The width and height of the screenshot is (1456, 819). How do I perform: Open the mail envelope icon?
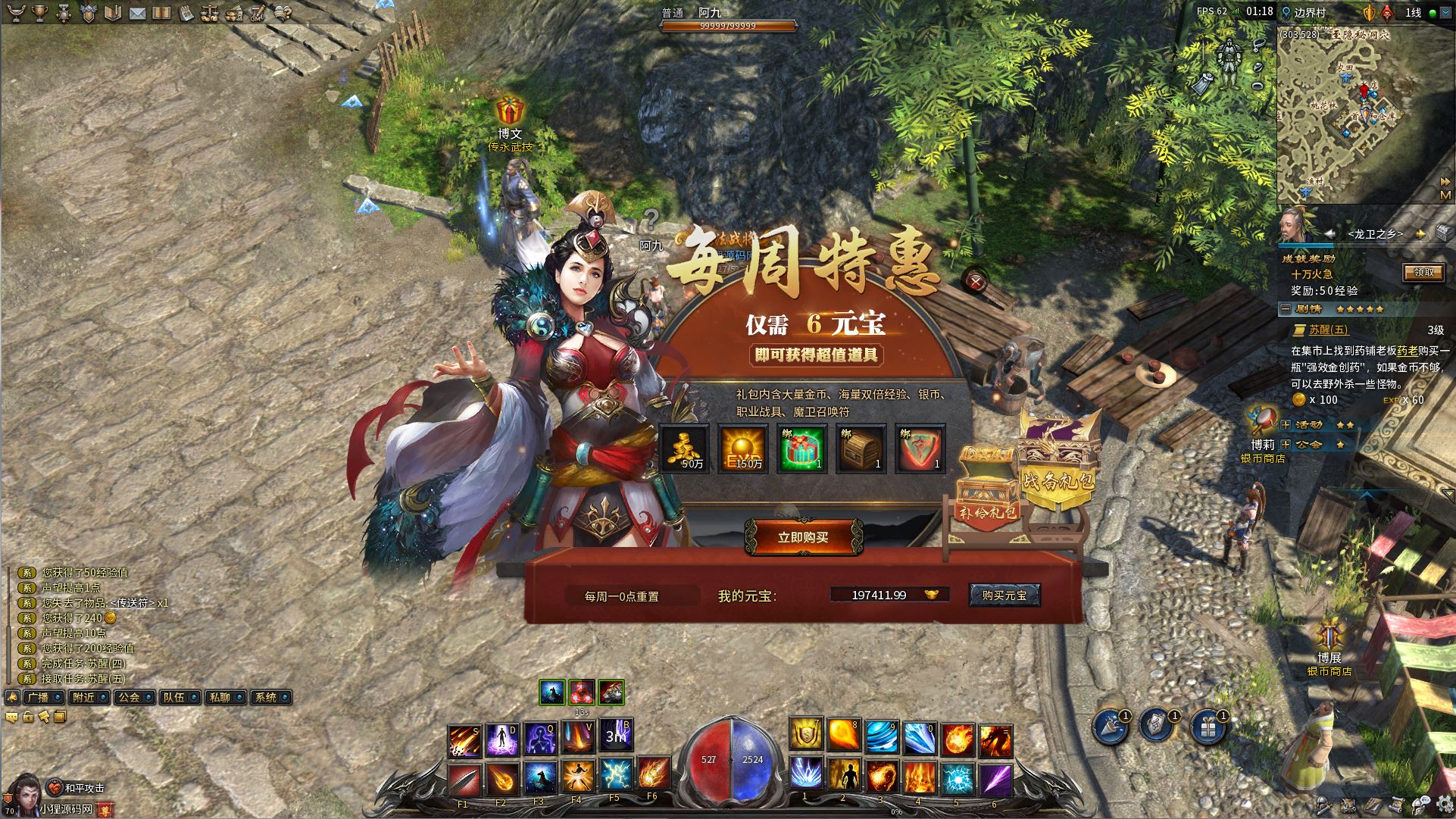tap(137, 13)
